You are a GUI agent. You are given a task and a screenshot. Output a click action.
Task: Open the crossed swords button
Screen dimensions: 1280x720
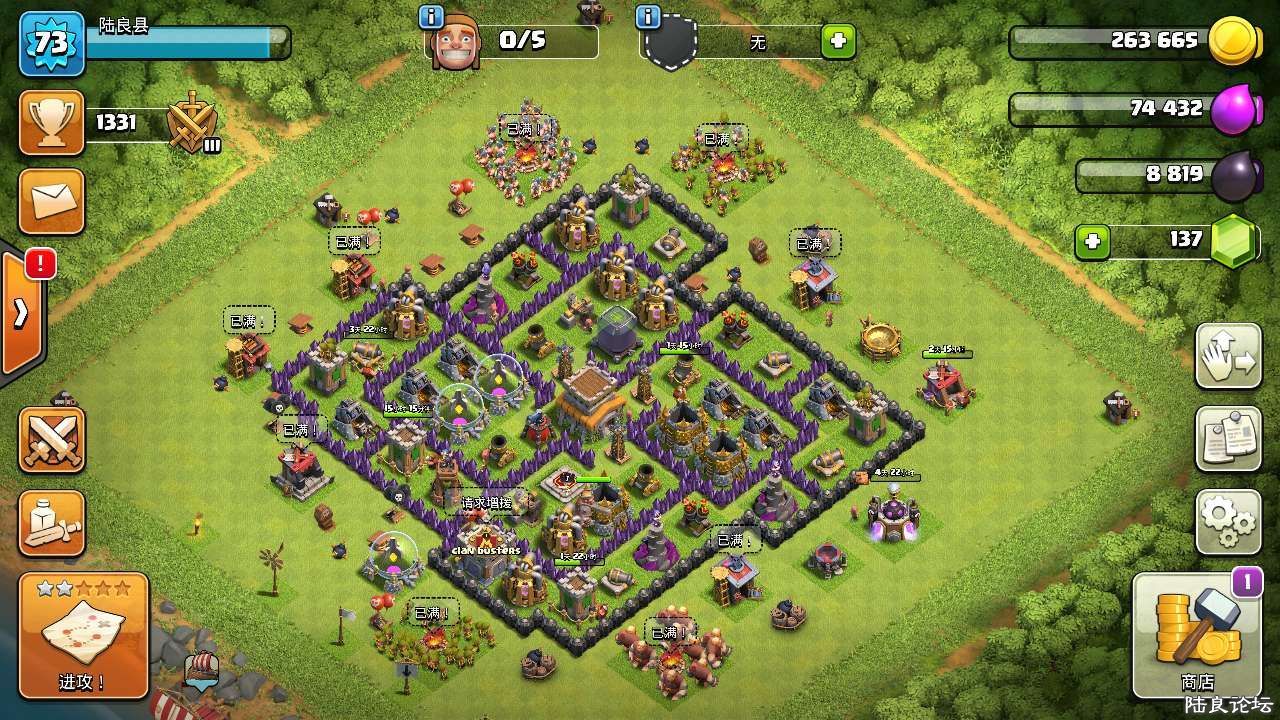coord(52,439)
